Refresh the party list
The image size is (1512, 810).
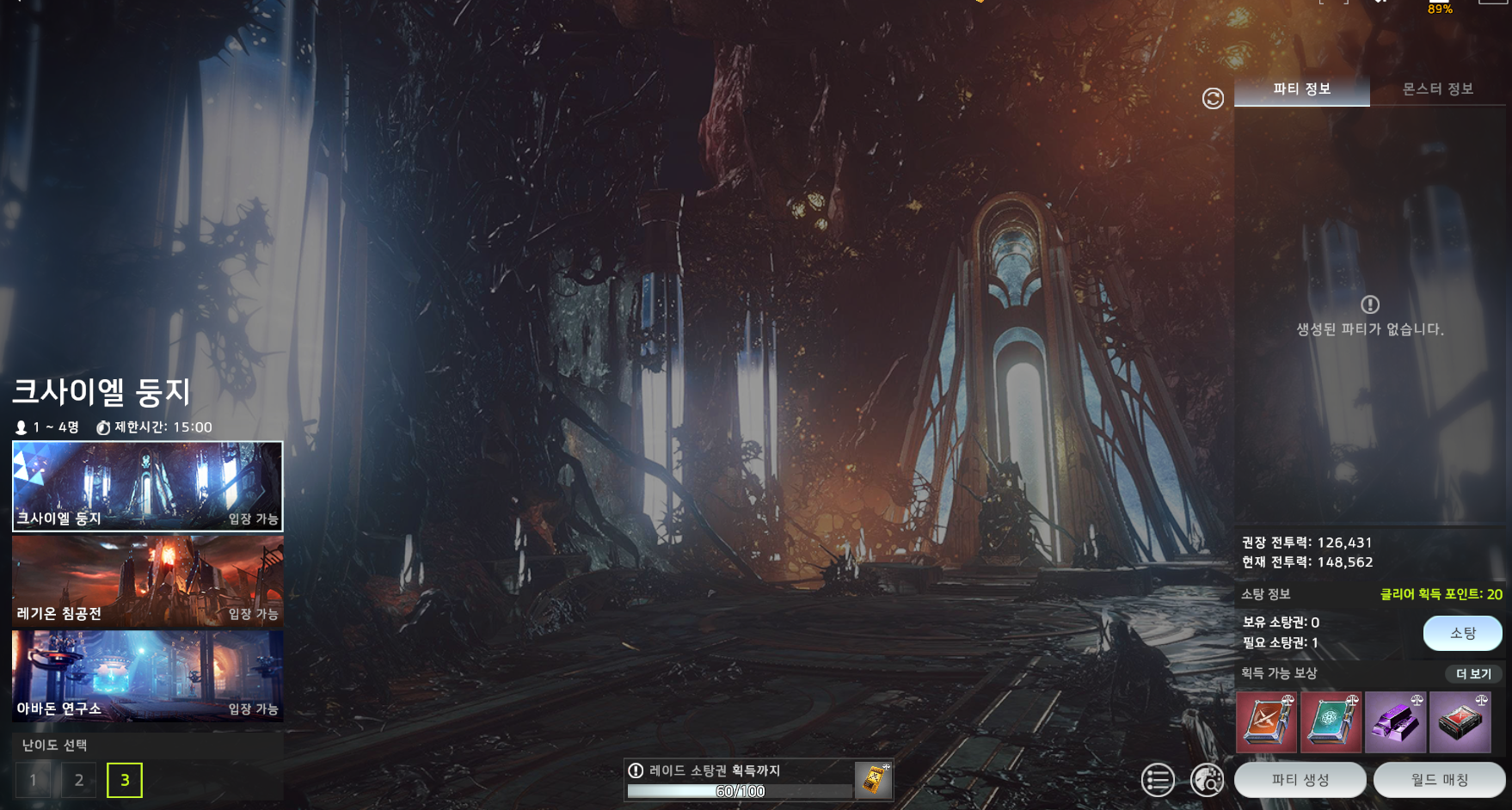point(1213,99)
